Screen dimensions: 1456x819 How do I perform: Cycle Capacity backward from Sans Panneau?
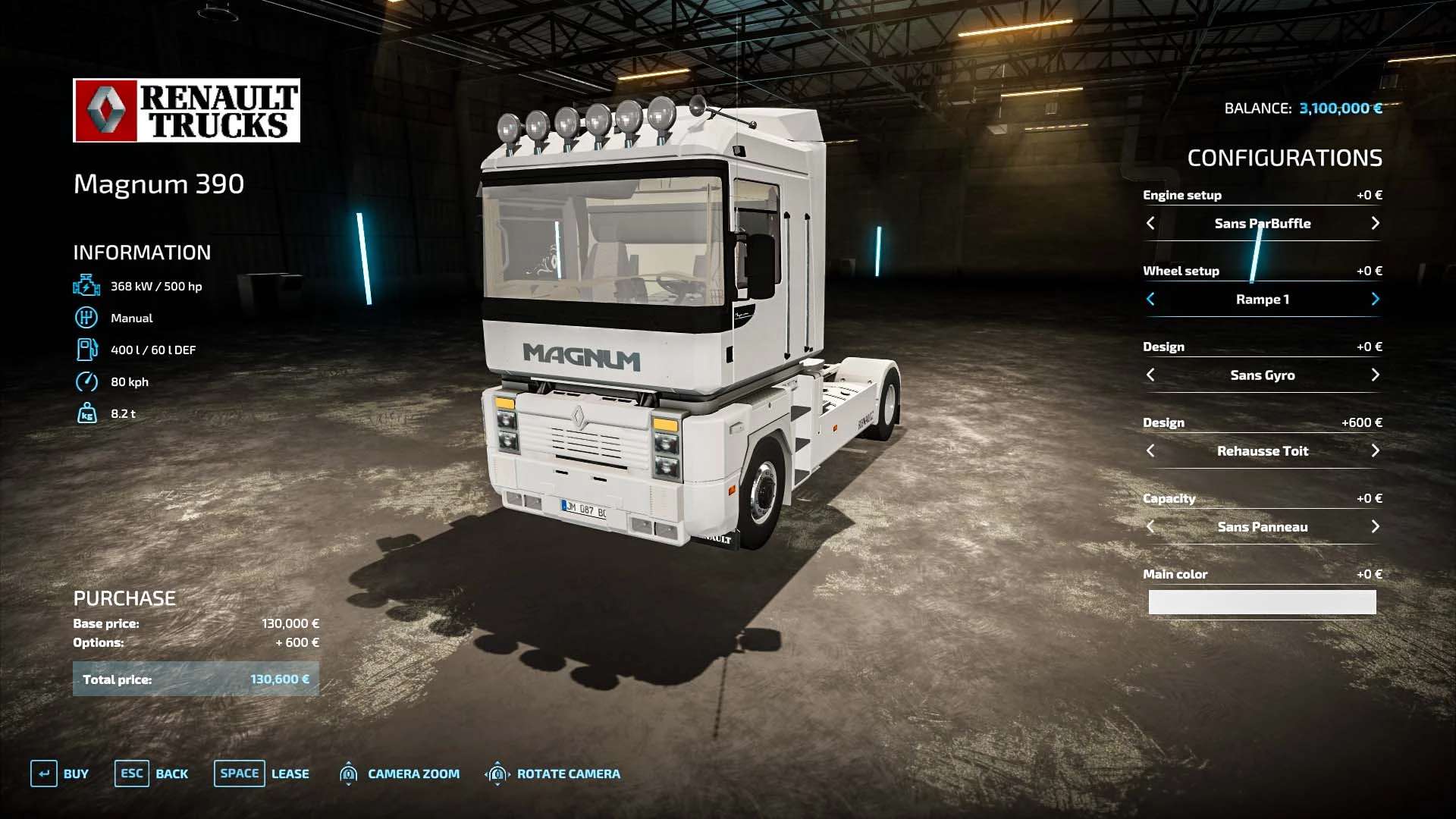click(1150, 526)
